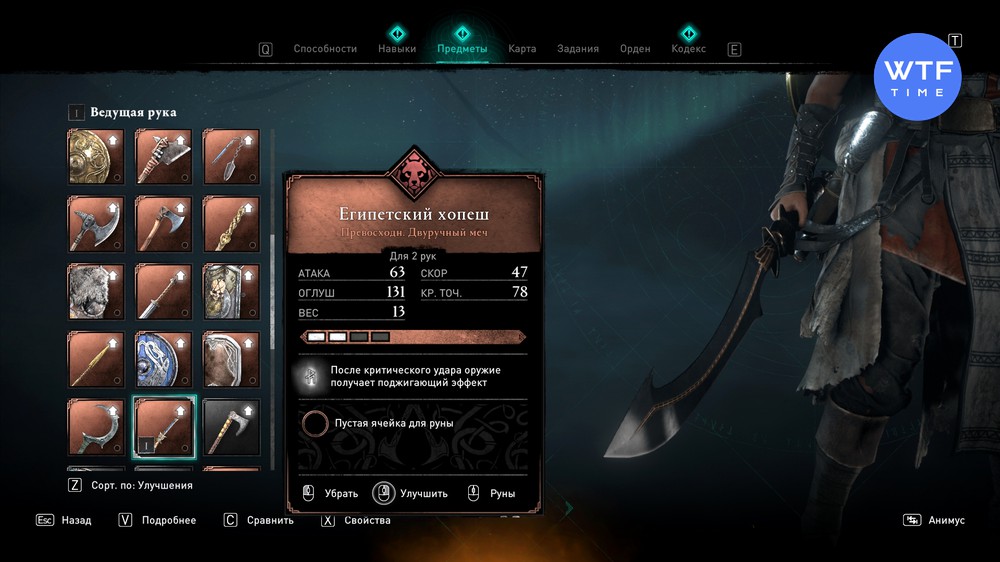Open the Задания tab
The height and width of the screenshot is (562, 1000).
click(x=578, y=49)
